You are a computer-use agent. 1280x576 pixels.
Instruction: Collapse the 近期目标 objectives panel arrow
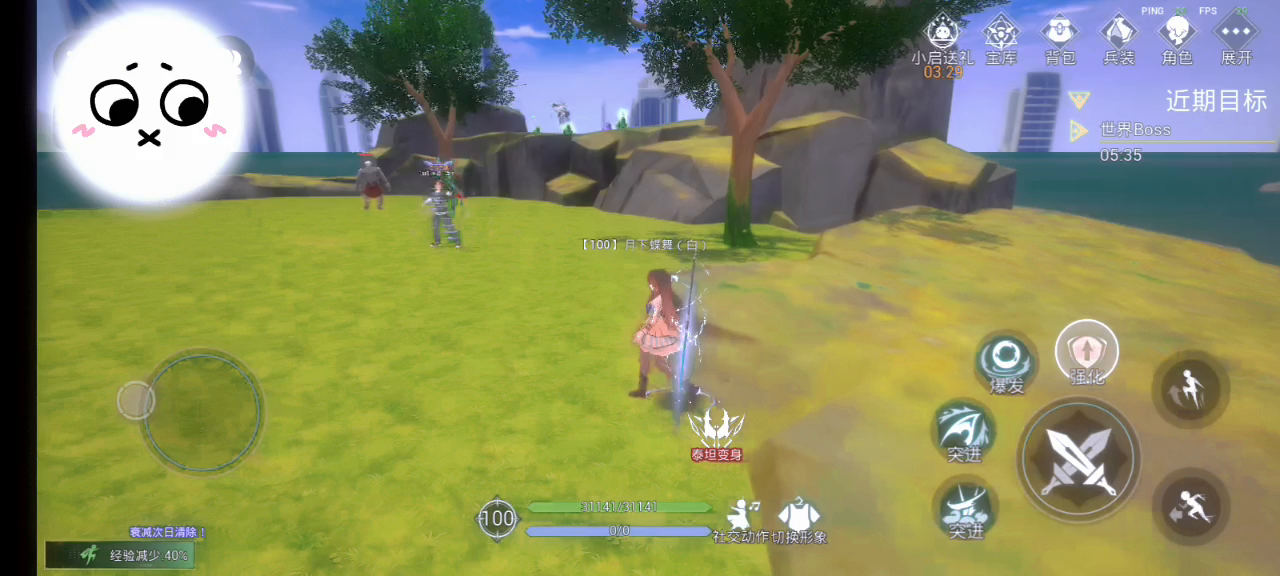coord(1078,99)
